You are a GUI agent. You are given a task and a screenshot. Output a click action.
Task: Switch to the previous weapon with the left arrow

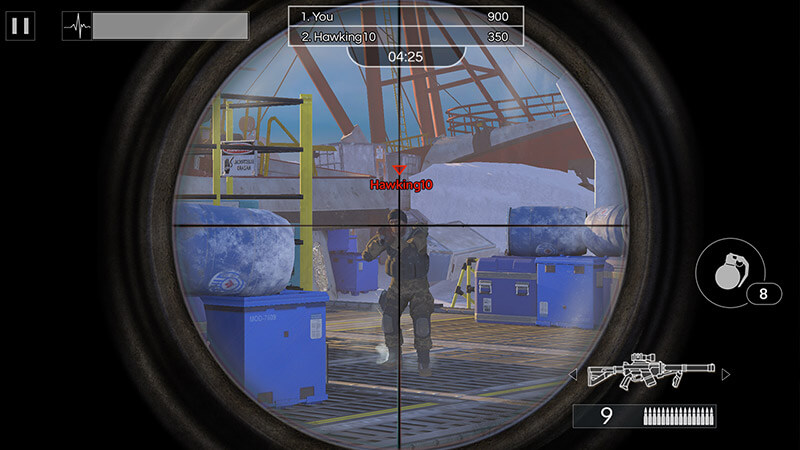574,375
